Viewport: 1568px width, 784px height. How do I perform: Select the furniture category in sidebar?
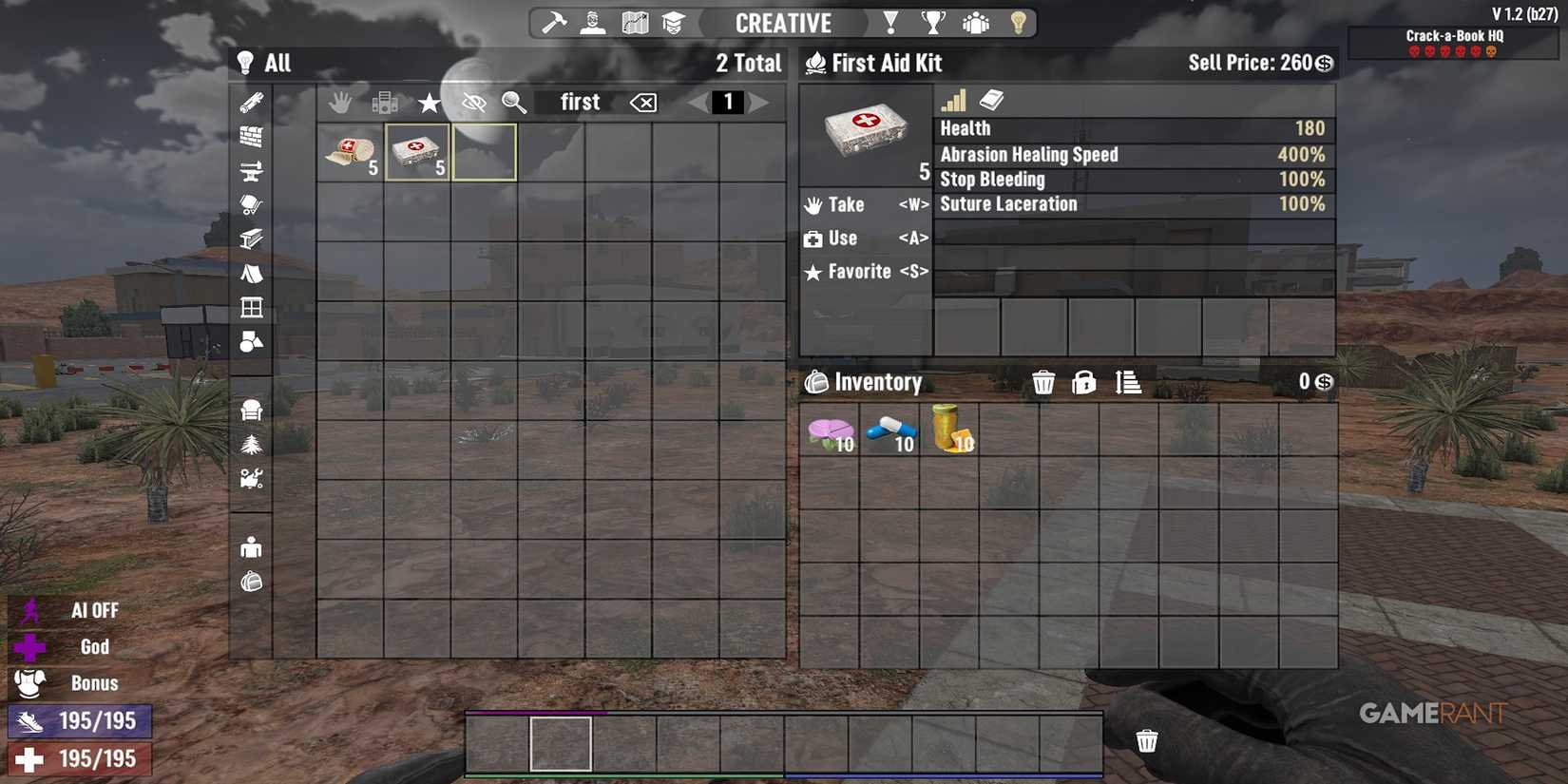250,409
